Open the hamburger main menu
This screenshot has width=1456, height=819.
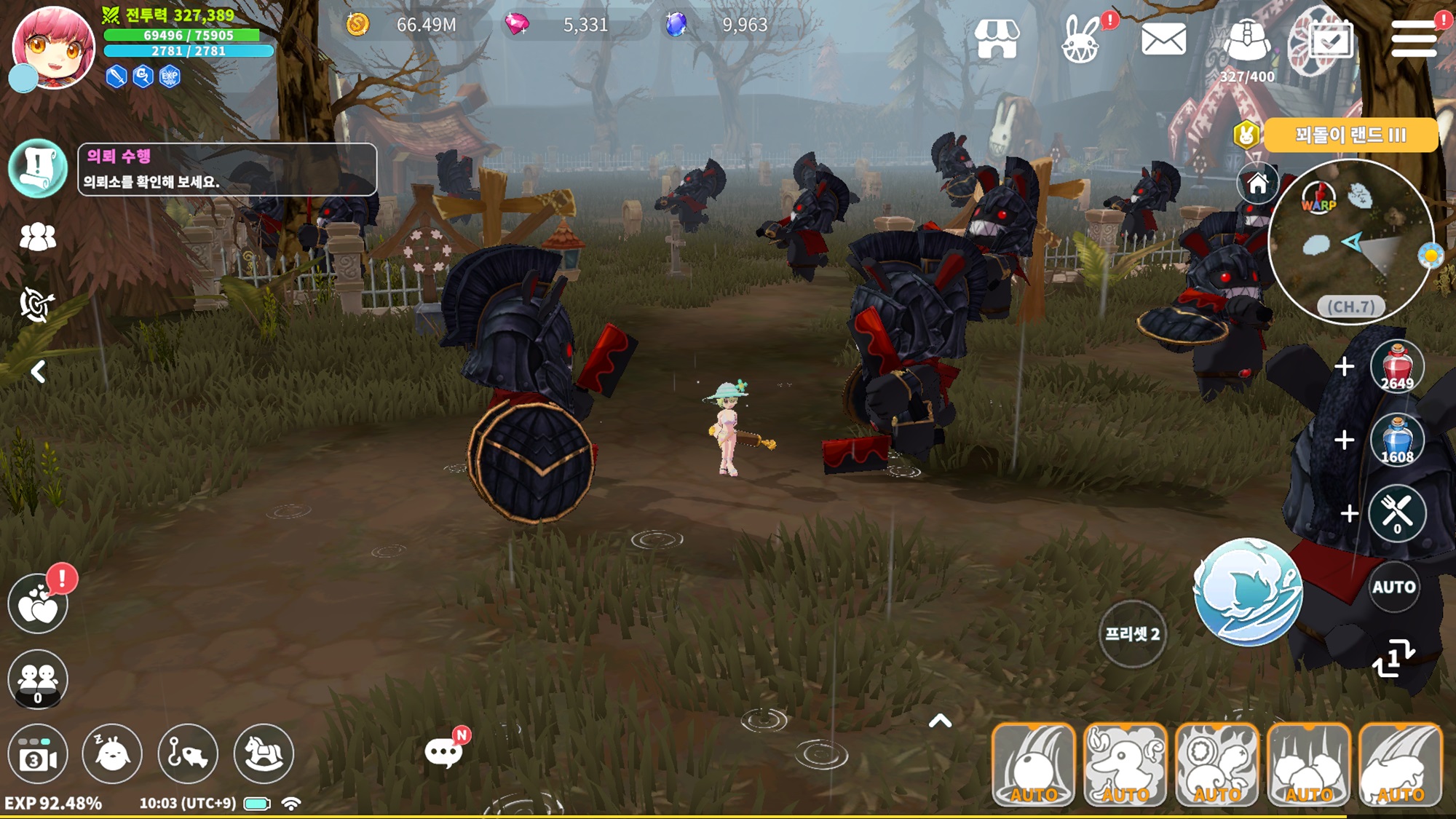(1413, 39)
